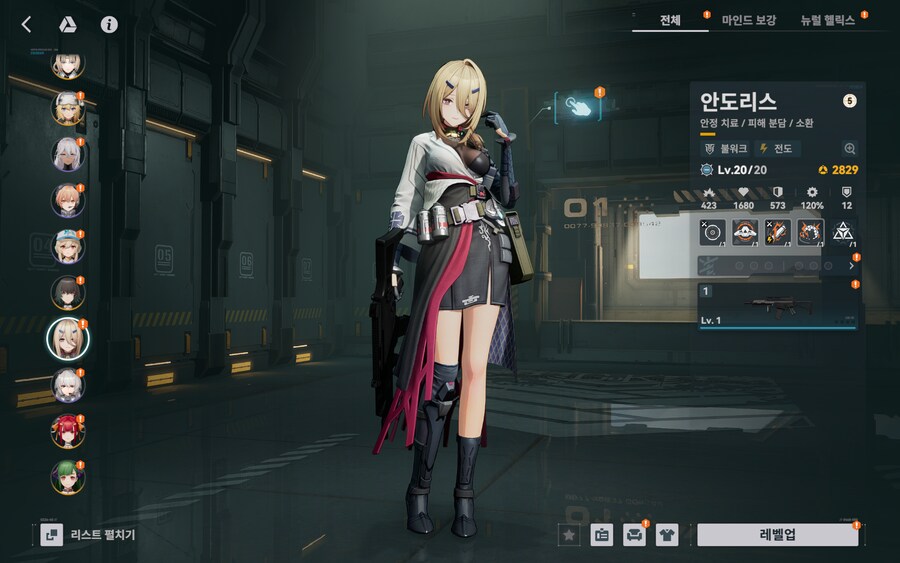
Task: Select the 뉴럴 헬릭스 tab
Action: point(827,20)
